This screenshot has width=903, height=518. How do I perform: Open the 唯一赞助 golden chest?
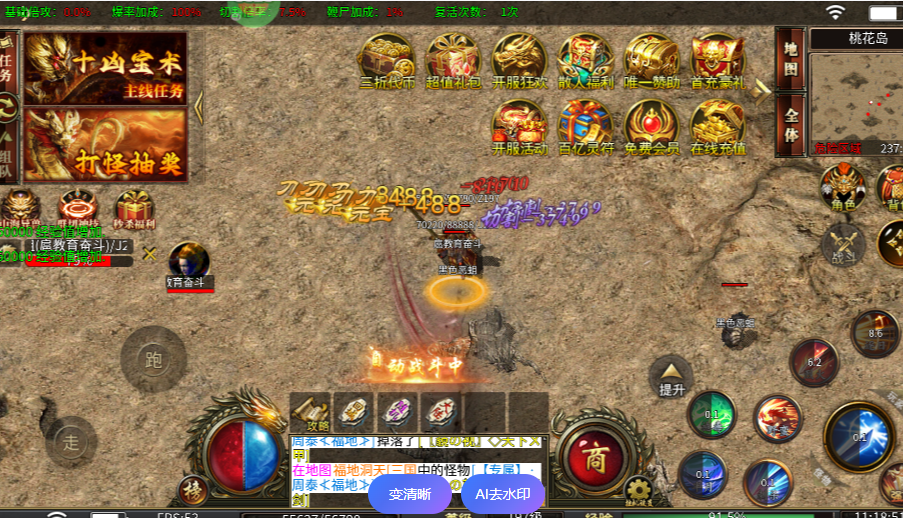click(x=651, y=60)
